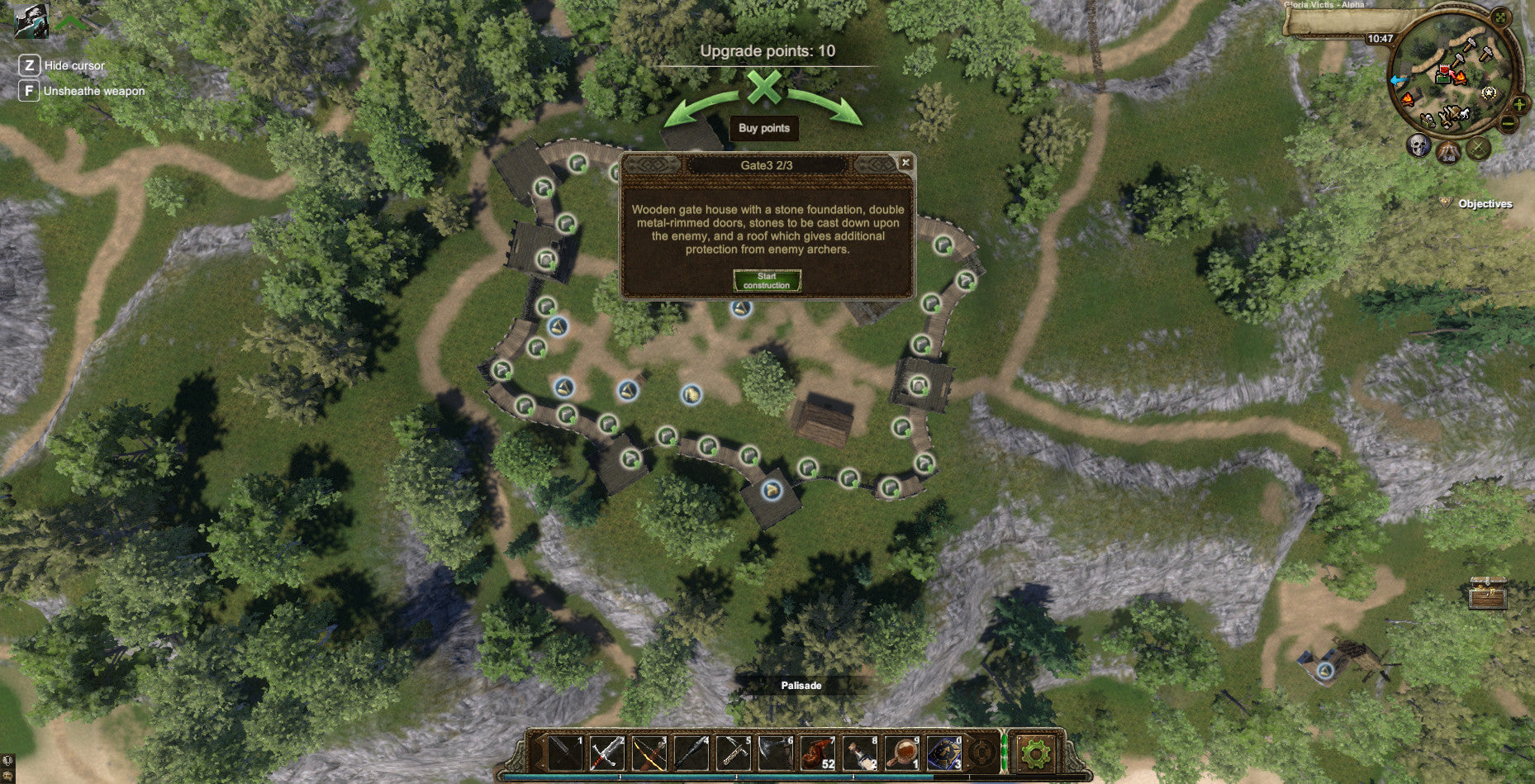1535x784 pixels.
Task: Open the blue book item in hotbar slot 0
Action: pos(946,753)
